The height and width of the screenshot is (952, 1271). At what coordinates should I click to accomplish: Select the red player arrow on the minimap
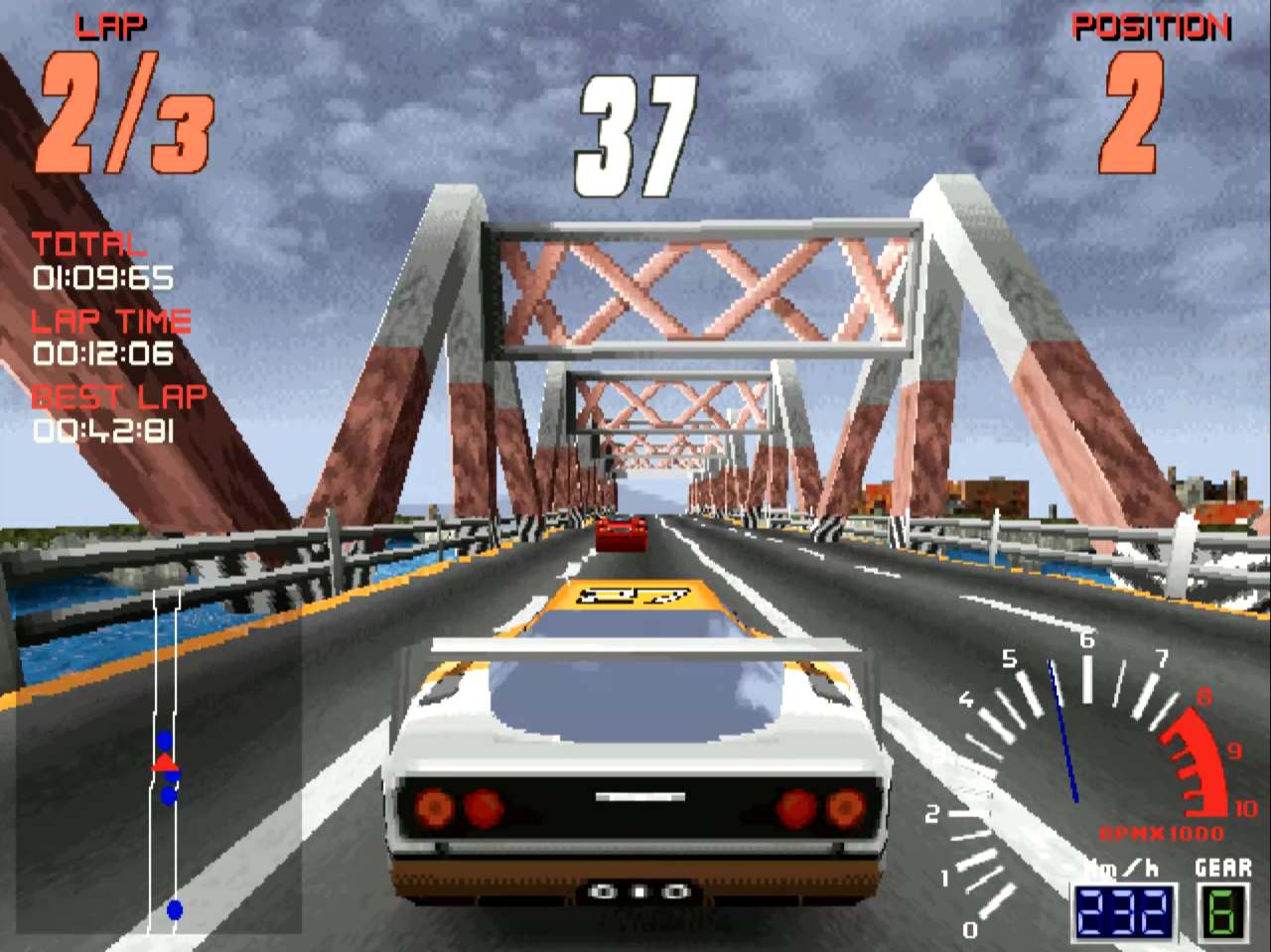(x=166, y=765)
